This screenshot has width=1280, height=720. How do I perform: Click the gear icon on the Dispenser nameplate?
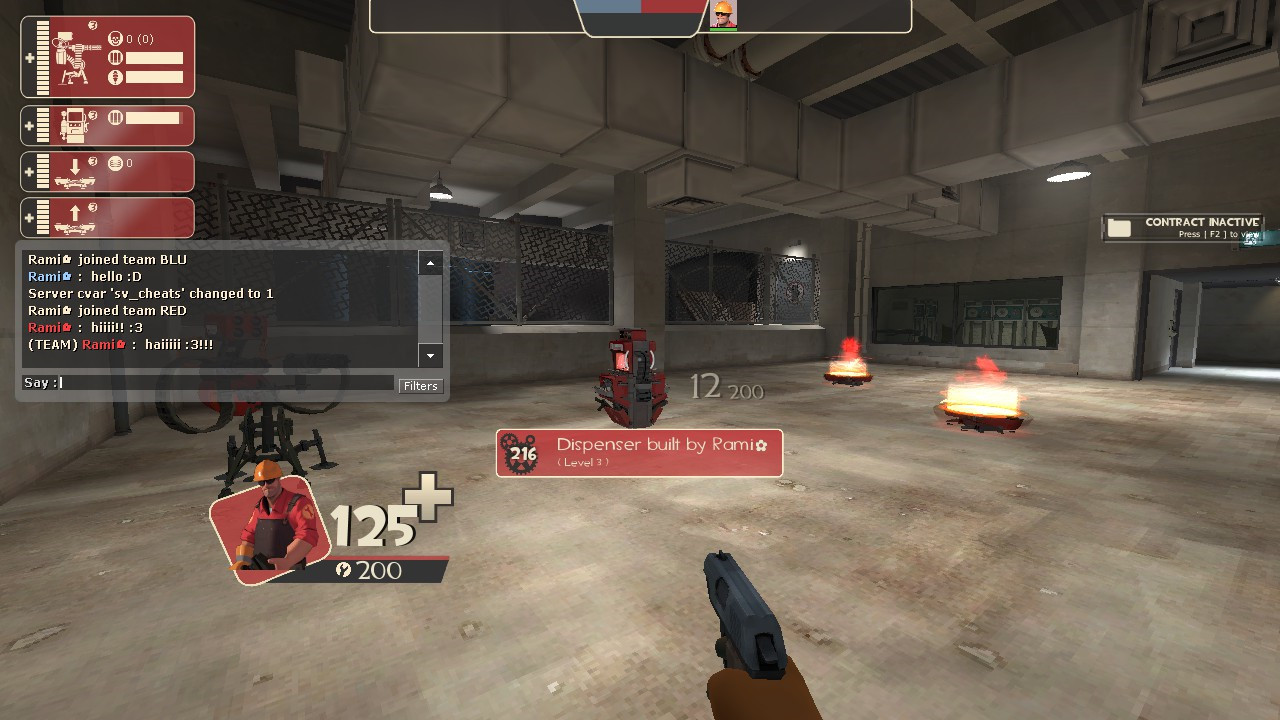519,452
